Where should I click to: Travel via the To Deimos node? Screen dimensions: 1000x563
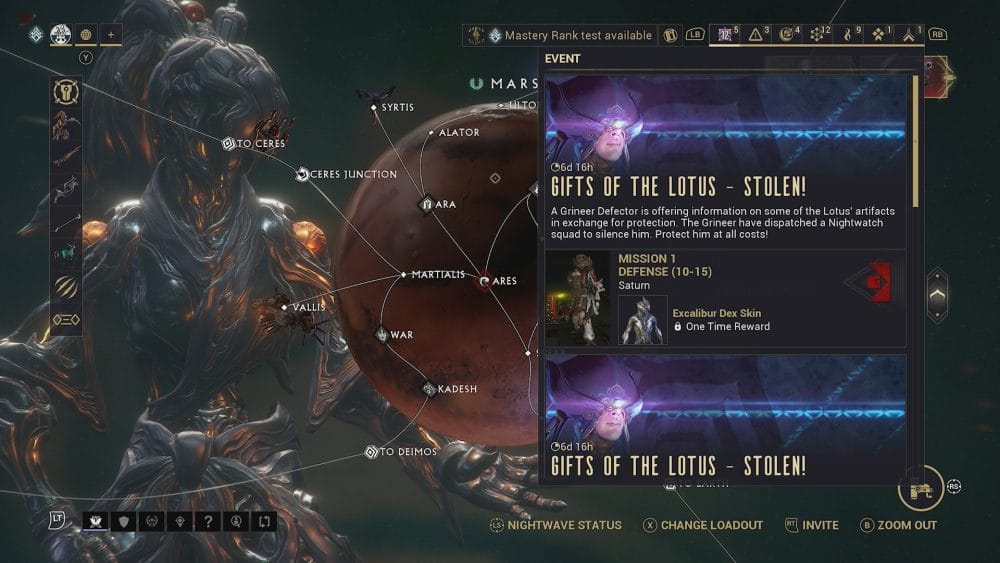pos(371,452)
